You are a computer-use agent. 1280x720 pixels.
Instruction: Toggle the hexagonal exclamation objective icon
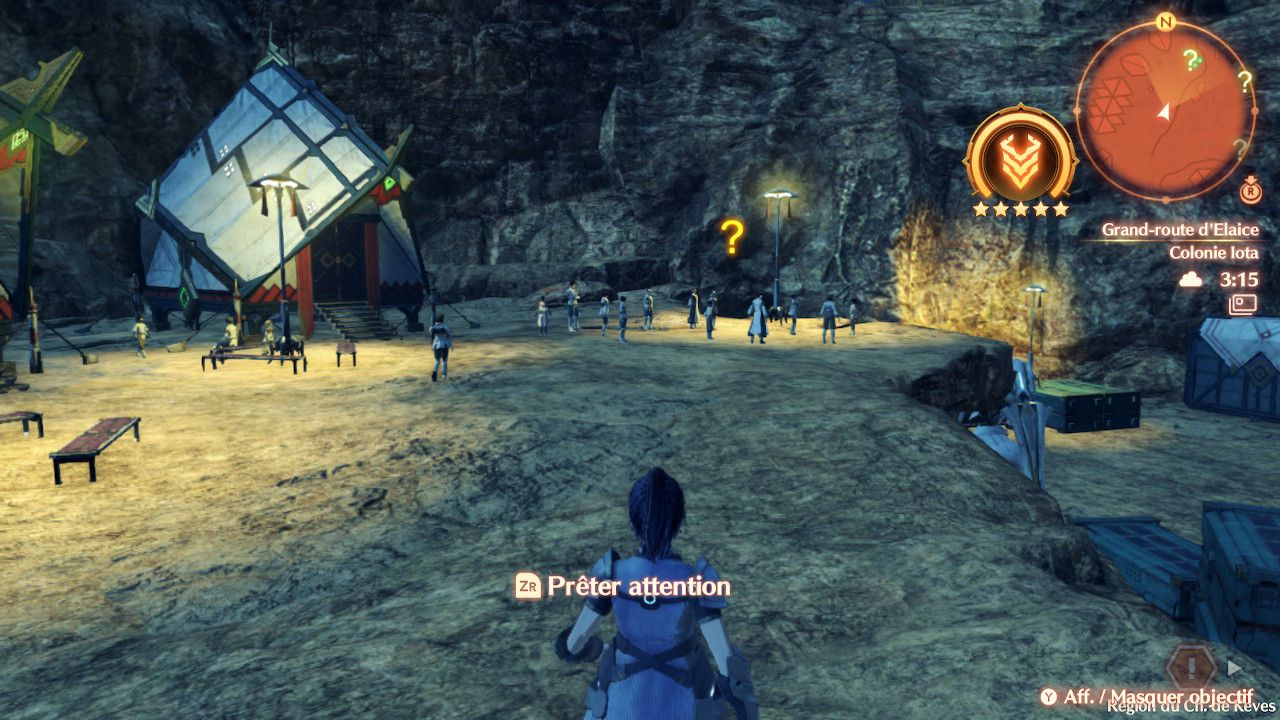point(1191,666)
